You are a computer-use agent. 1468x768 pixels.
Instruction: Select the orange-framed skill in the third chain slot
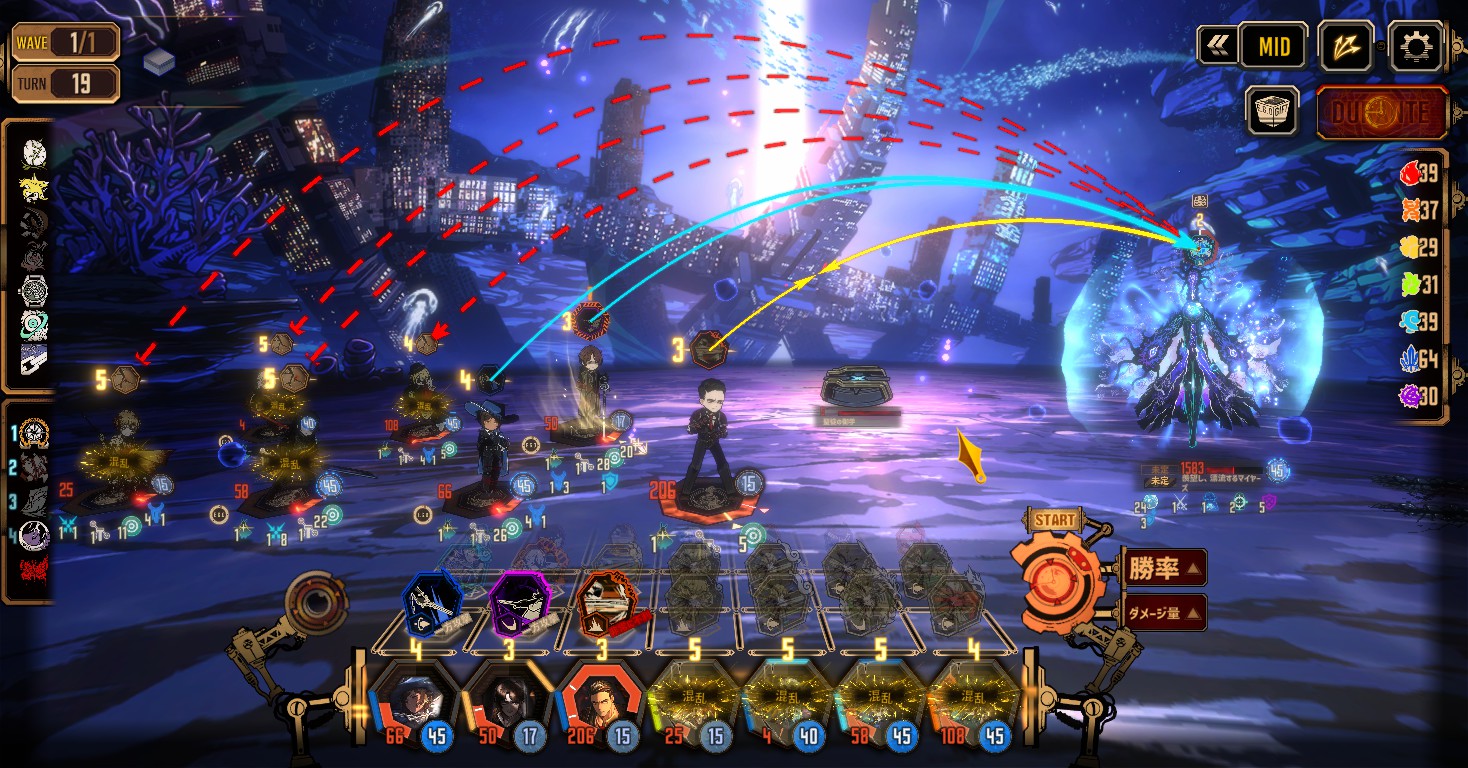pyautogui.click(x=607, y=604)
